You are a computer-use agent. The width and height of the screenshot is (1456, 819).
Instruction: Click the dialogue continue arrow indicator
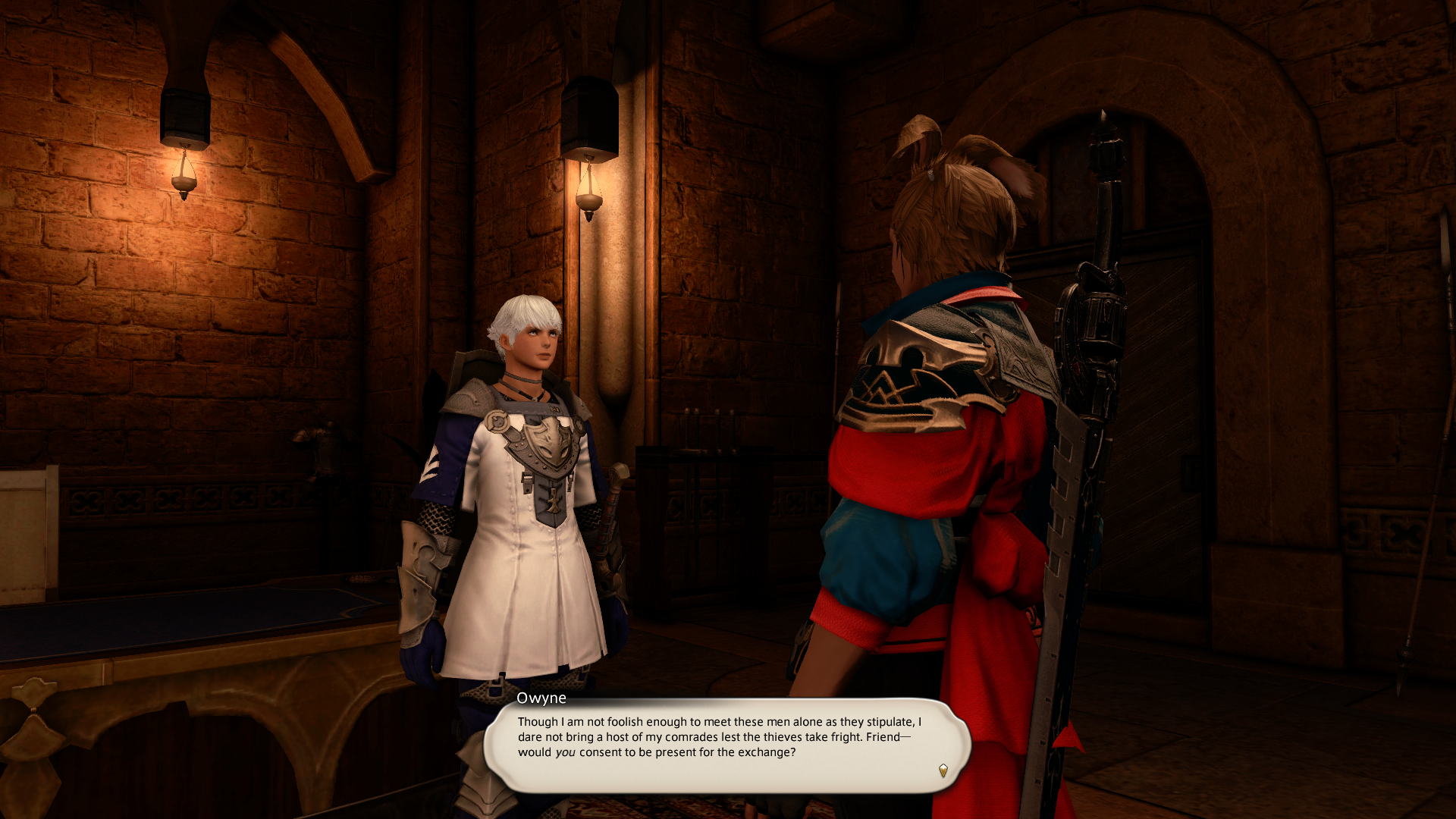point(943,770)
